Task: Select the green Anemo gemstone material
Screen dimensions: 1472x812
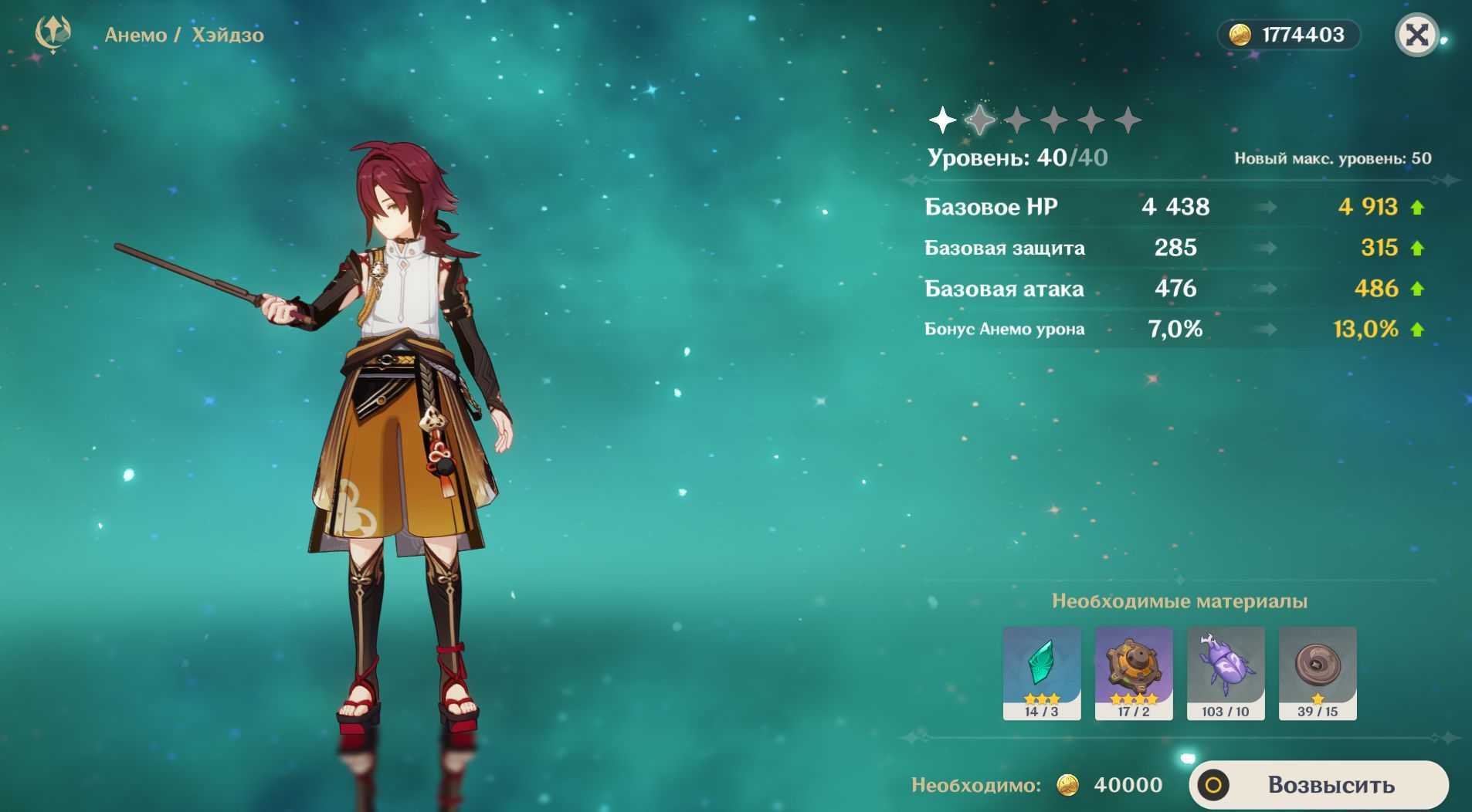Action: [x=1041, y=672]
